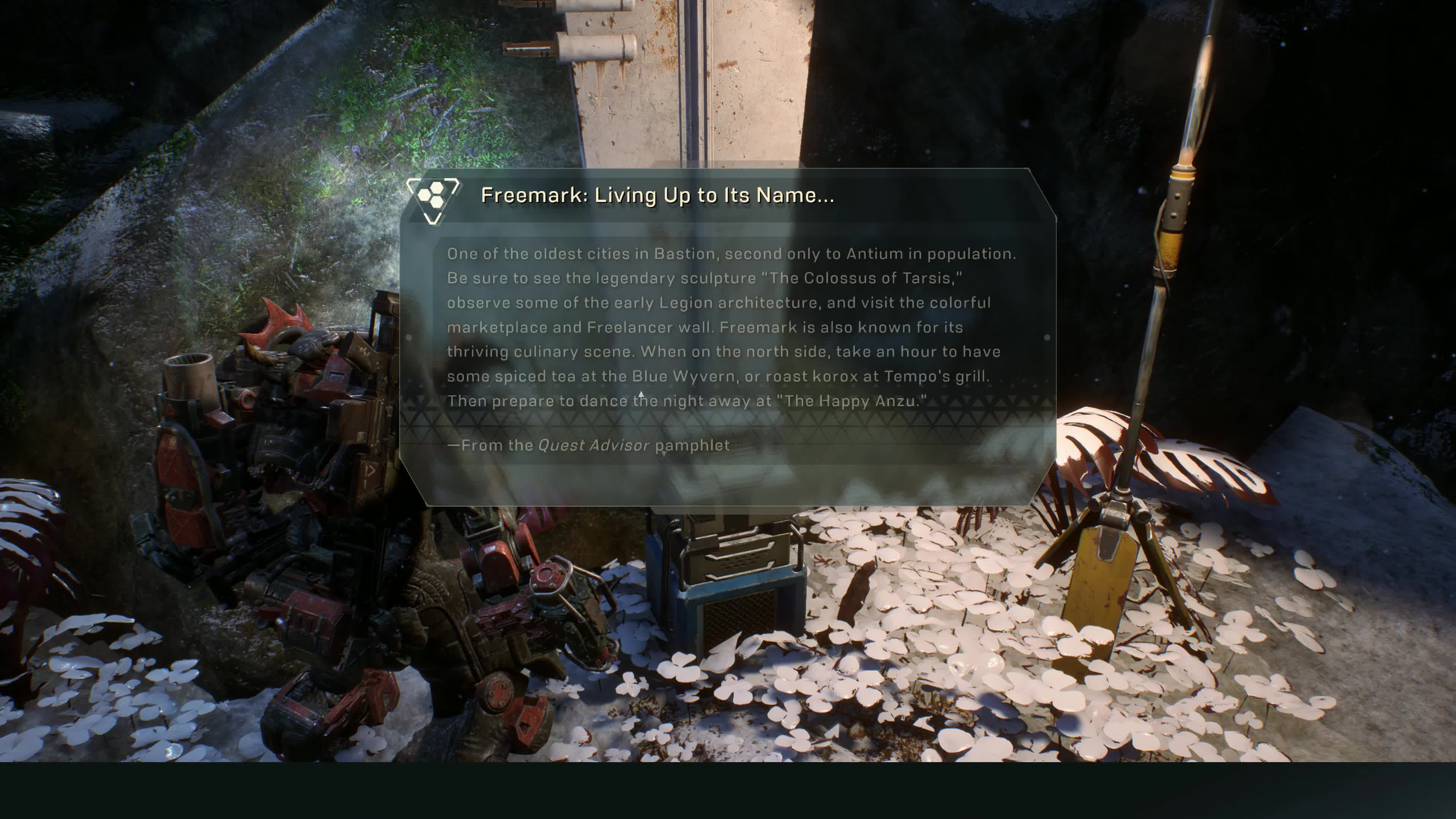Select the "Freemark: Living Up to Its Name..." title

[x=657, y=196]
